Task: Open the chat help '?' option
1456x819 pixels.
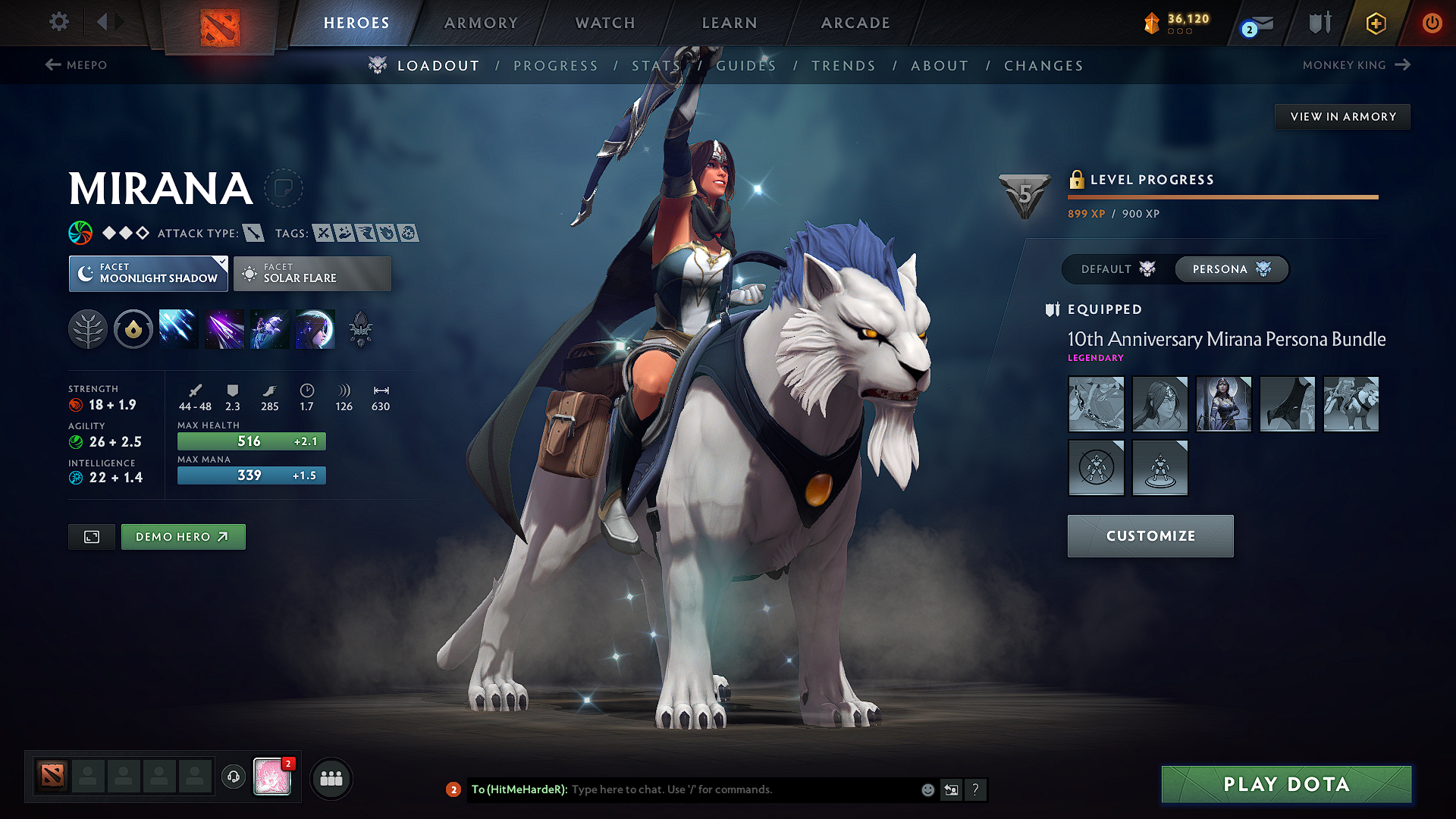Action: pos(976,789)
